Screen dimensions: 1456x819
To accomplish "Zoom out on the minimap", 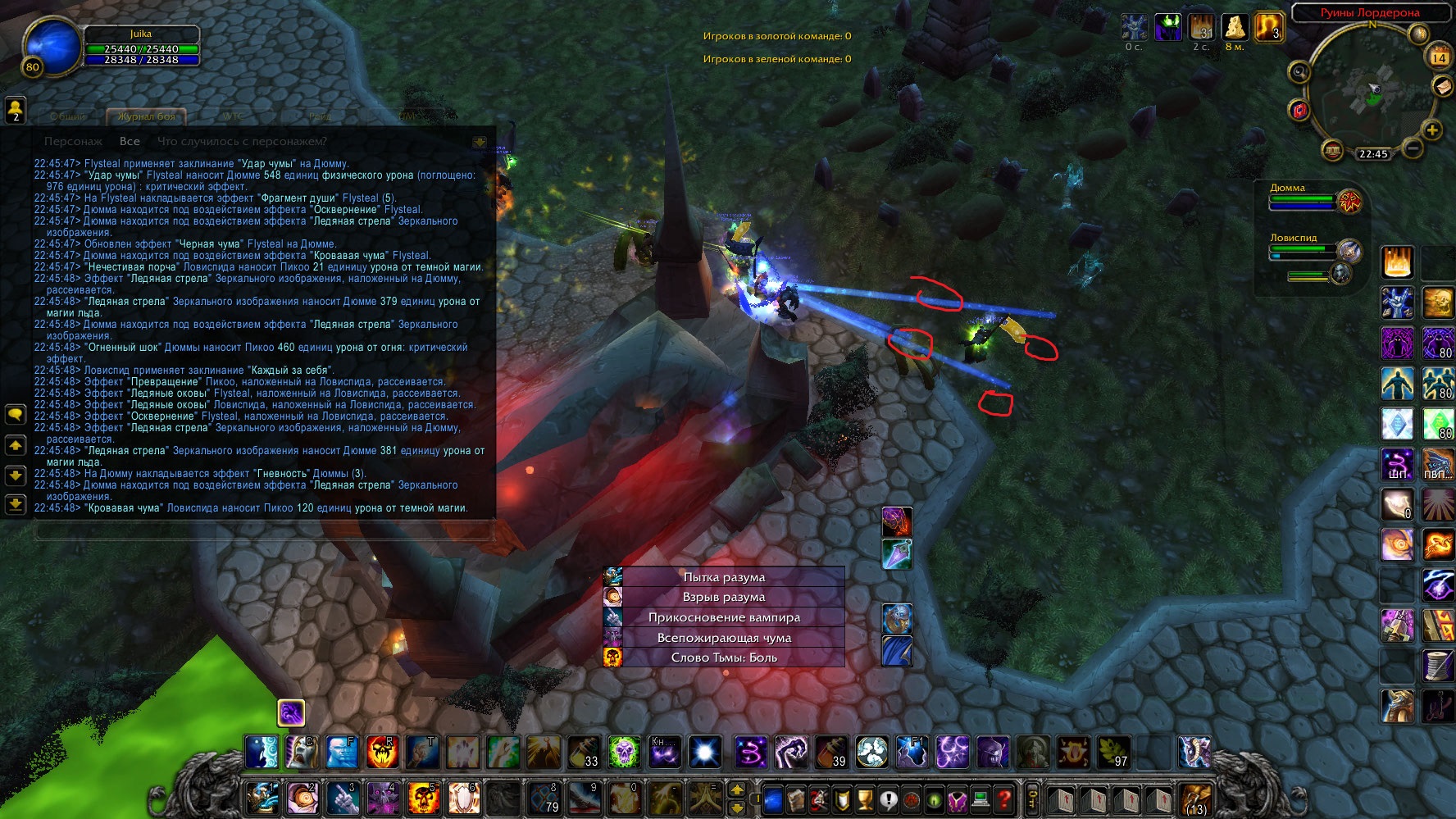I will (1412, 148).
